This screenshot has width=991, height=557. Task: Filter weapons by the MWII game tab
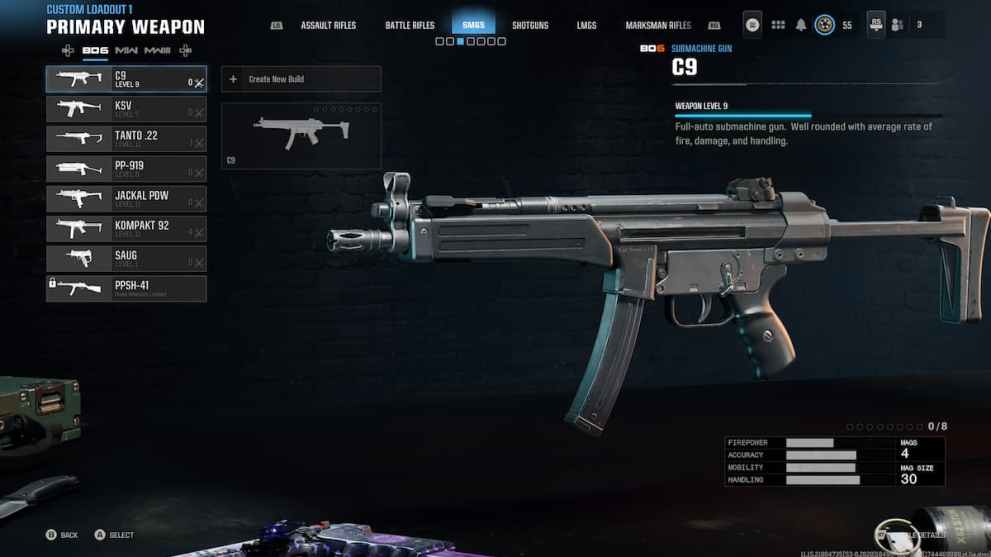[127, 50]
